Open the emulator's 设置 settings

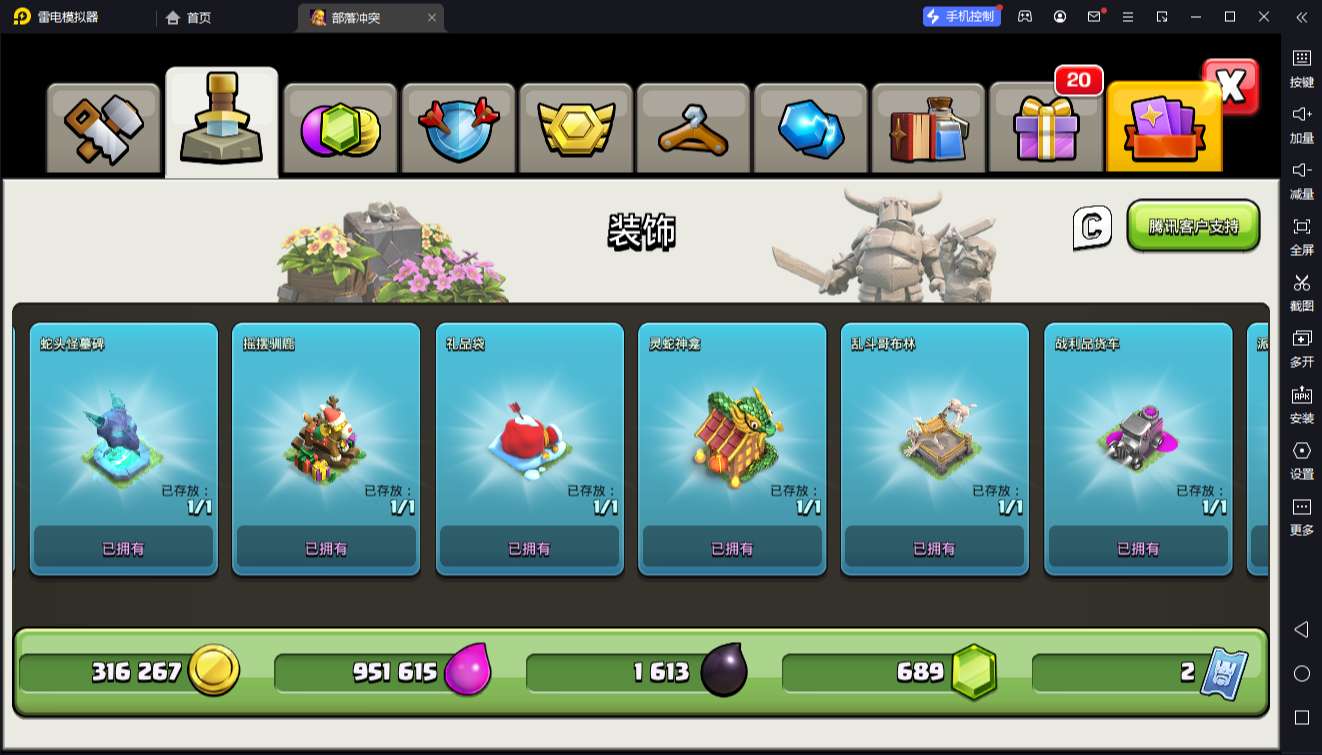[1301, 459]
